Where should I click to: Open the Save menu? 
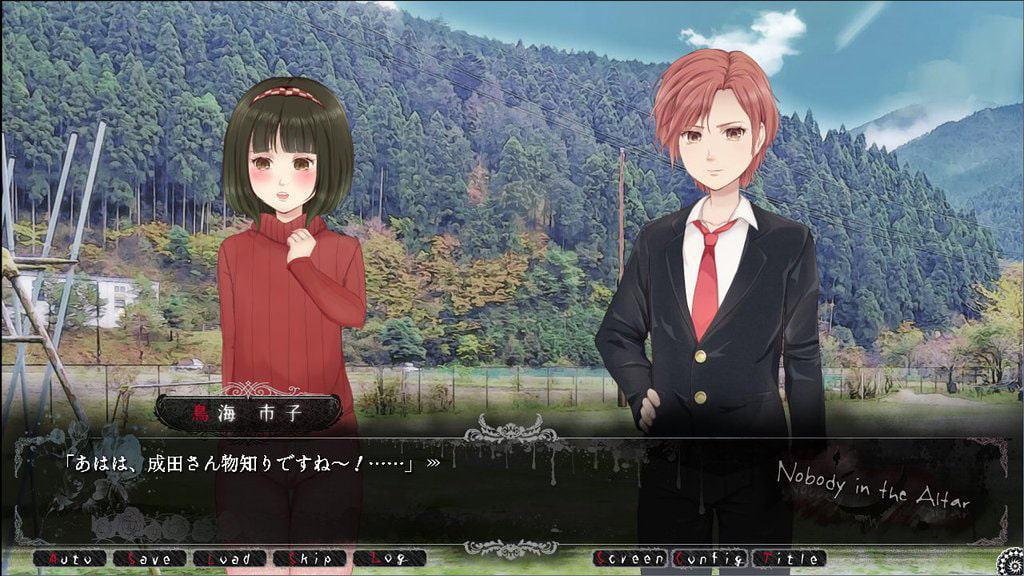tap(149, 559)
